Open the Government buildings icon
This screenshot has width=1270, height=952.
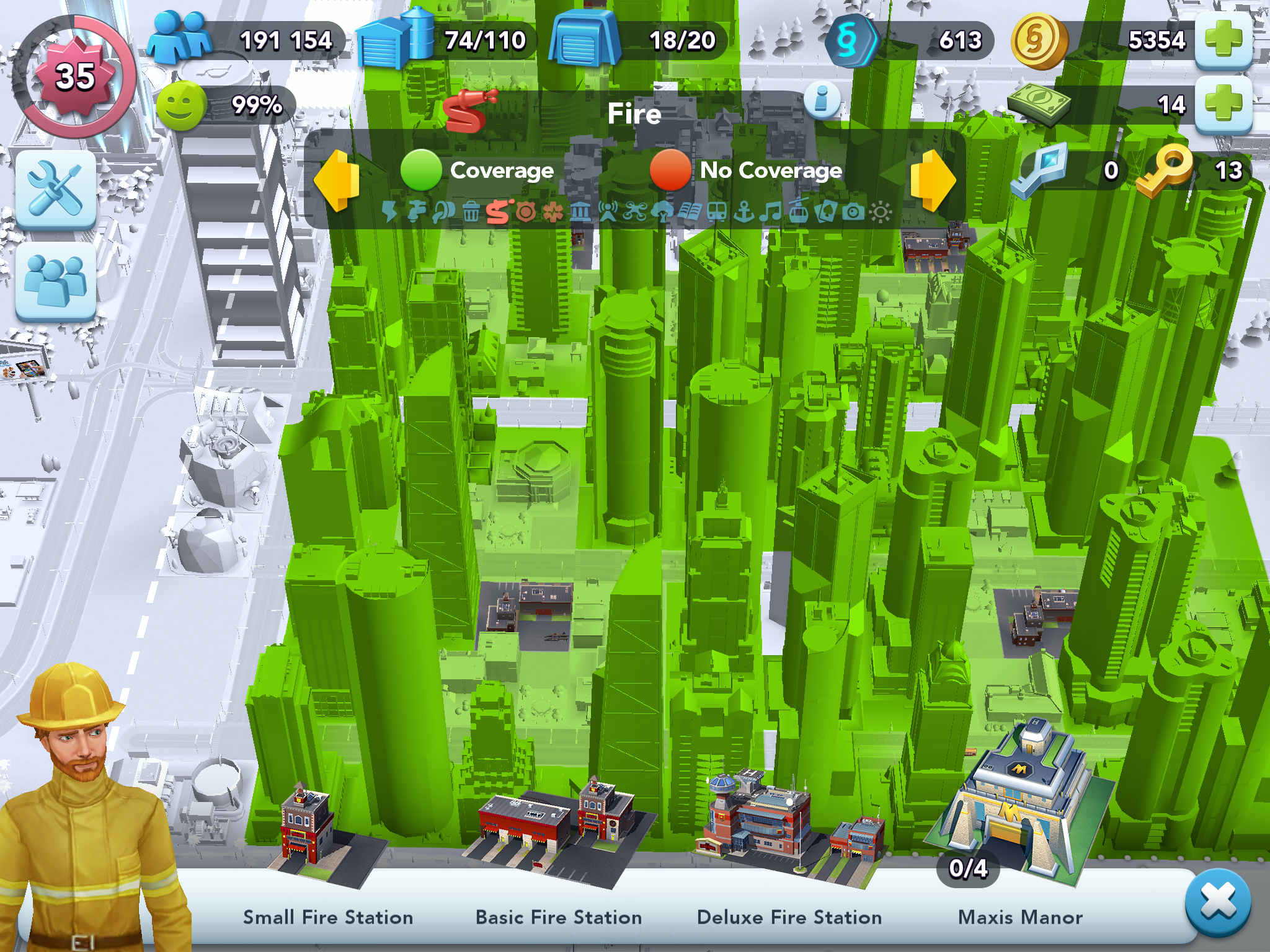click(580, 212)
